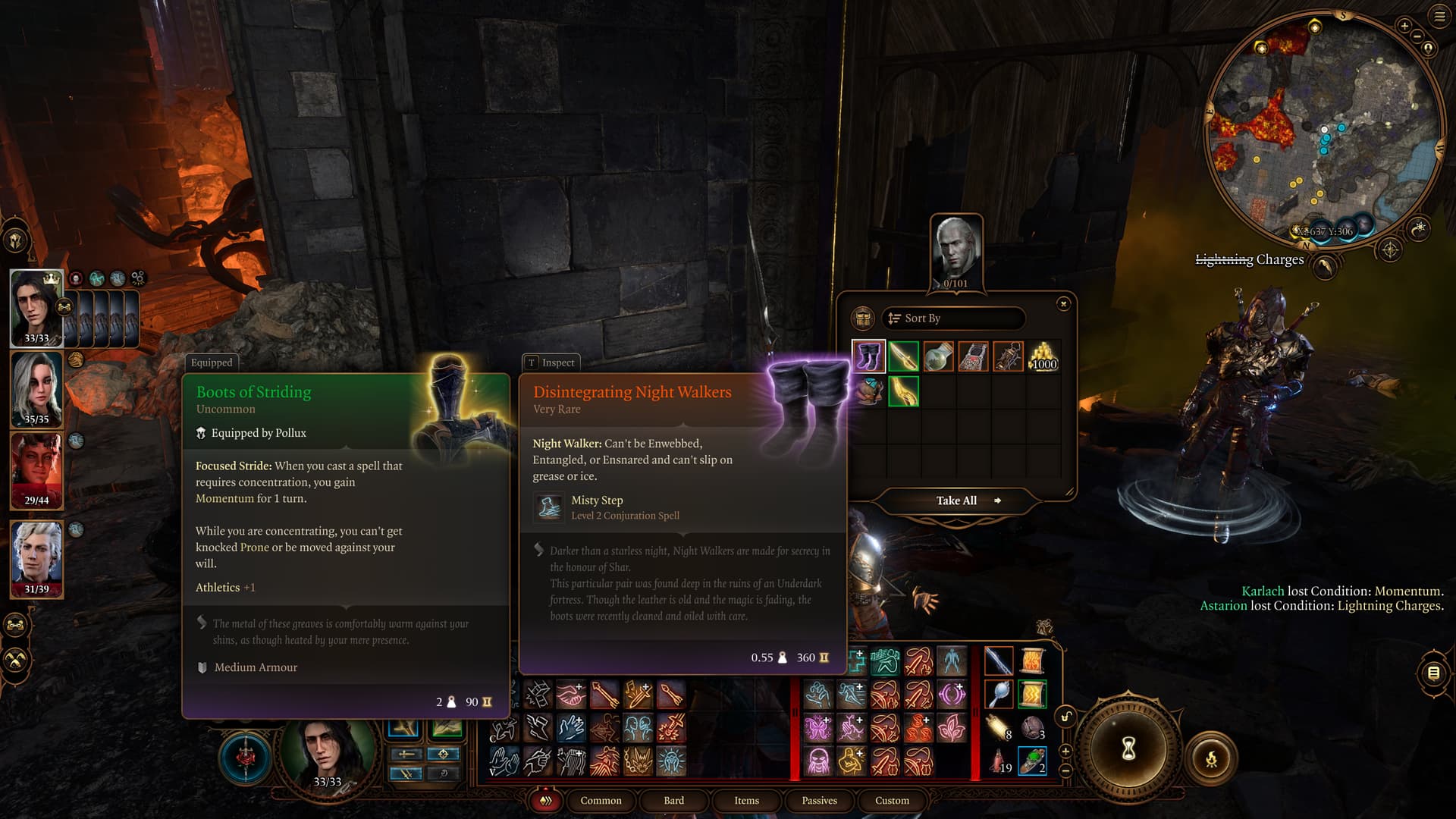Open the game menu at top right
Viewport: 1456px width, 819px height.
[1439, 16]
